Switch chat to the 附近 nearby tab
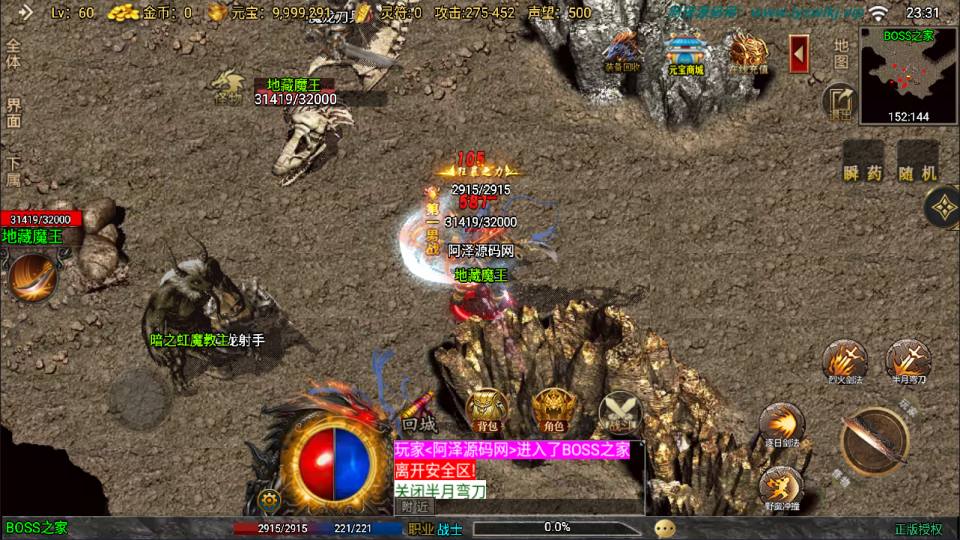Viewport: 960px width, 540px height. pyautogui.click(x=415, y=507)
